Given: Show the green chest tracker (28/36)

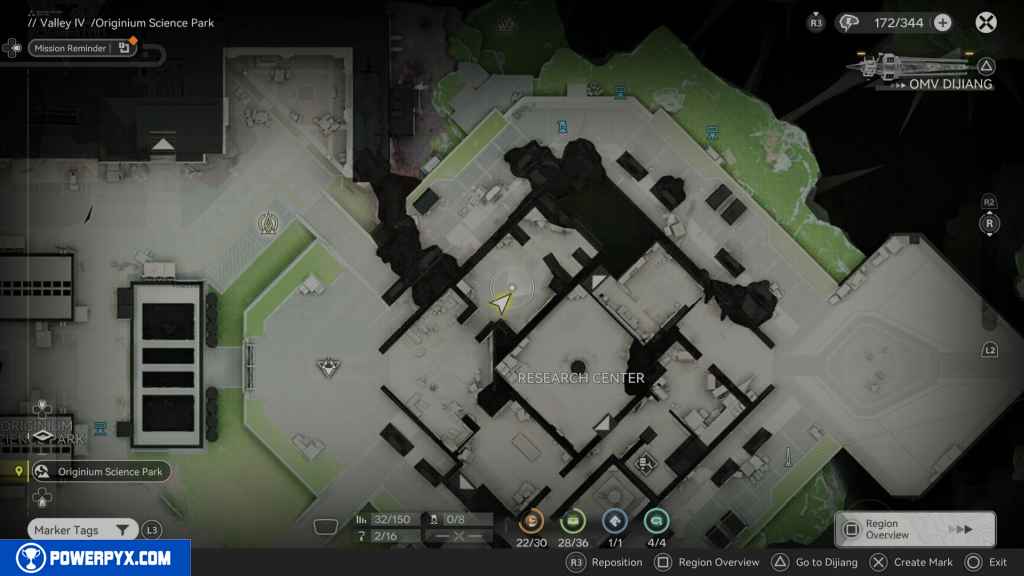Looking at the screenshot, I should tap(574, 520).
